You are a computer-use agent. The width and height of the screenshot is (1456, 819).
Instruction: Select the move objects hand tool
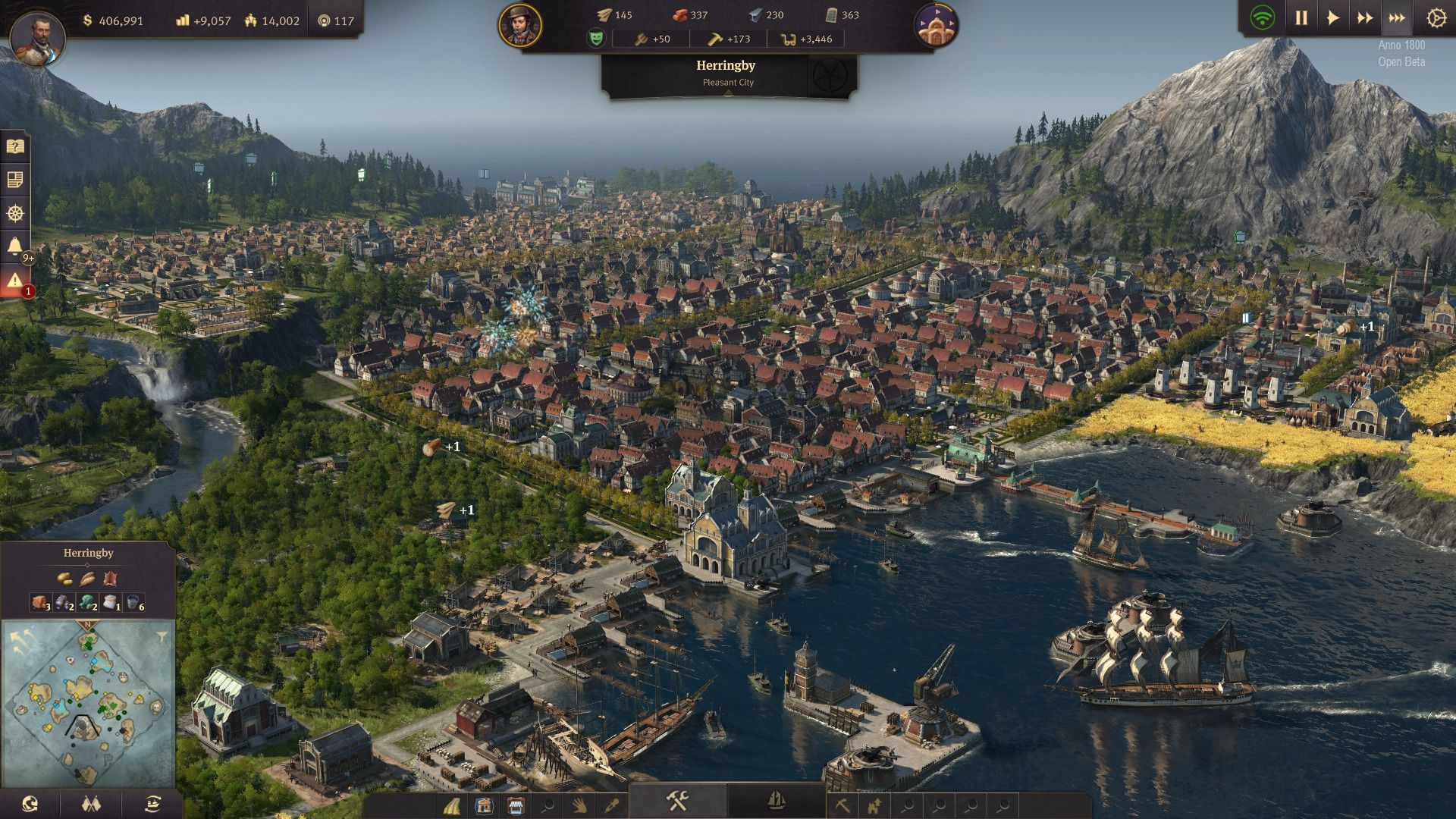[x=581, y=807]
